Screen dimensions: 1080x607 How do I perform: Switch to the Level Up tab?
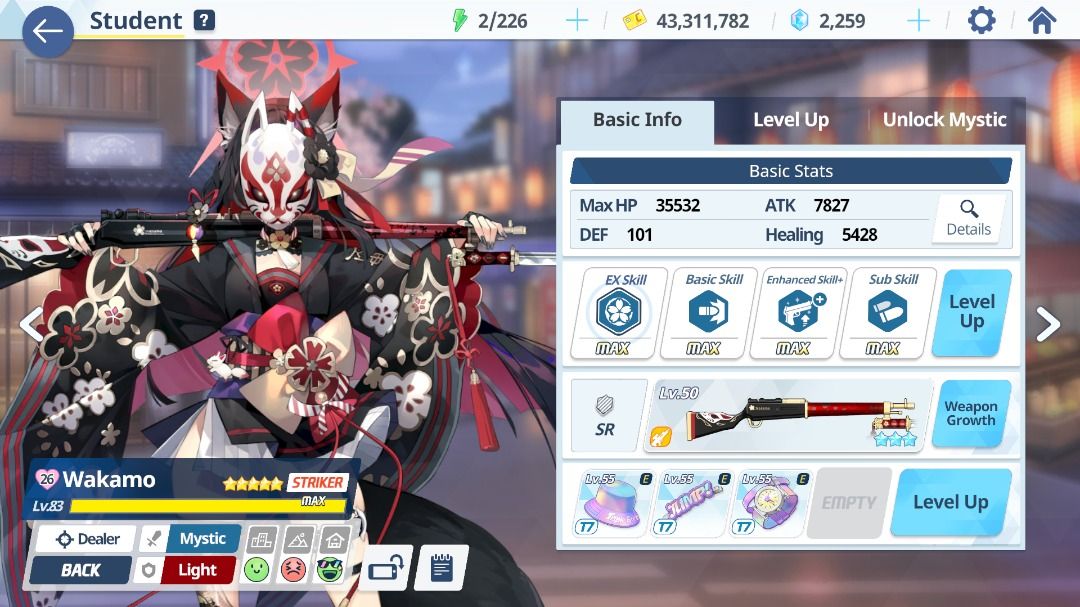tap(790, 120)
